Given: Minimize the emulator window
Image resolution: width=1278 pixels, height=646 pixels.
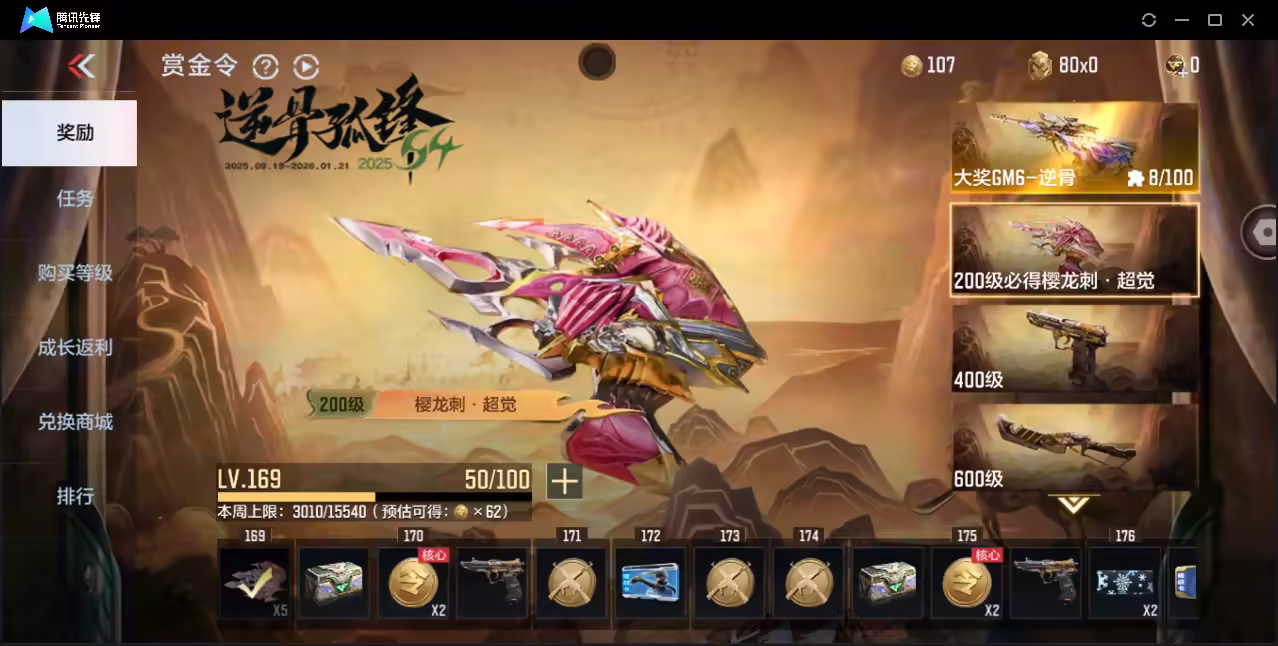Looking at the screenshot, I should (1182, 20).
